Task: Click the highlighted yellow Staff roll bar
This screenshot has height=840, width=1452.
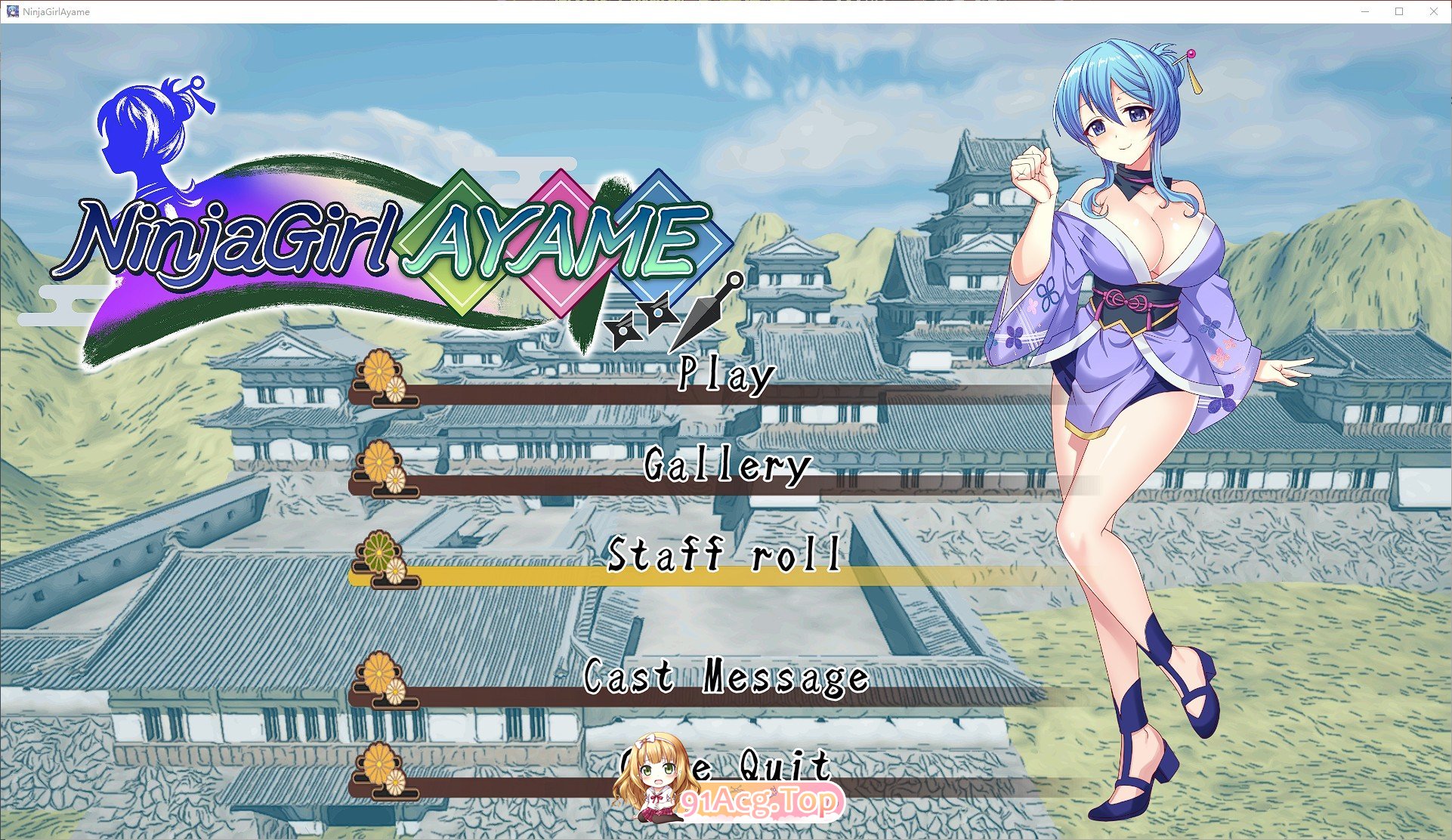Action: coord(680,576)
